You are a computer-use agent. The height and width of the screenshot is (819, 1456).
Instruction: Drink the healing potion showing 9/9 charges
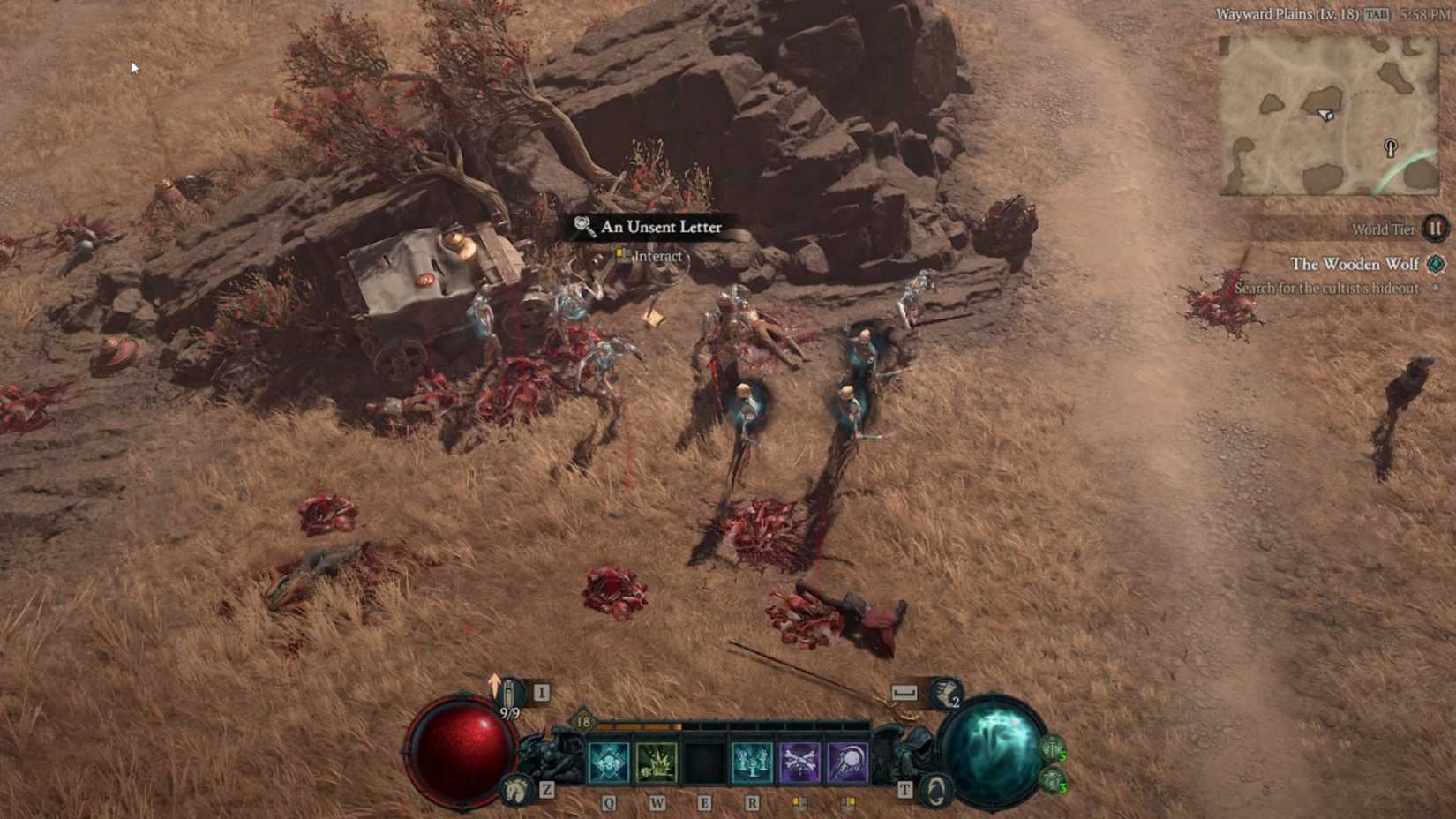click(512, 693)
